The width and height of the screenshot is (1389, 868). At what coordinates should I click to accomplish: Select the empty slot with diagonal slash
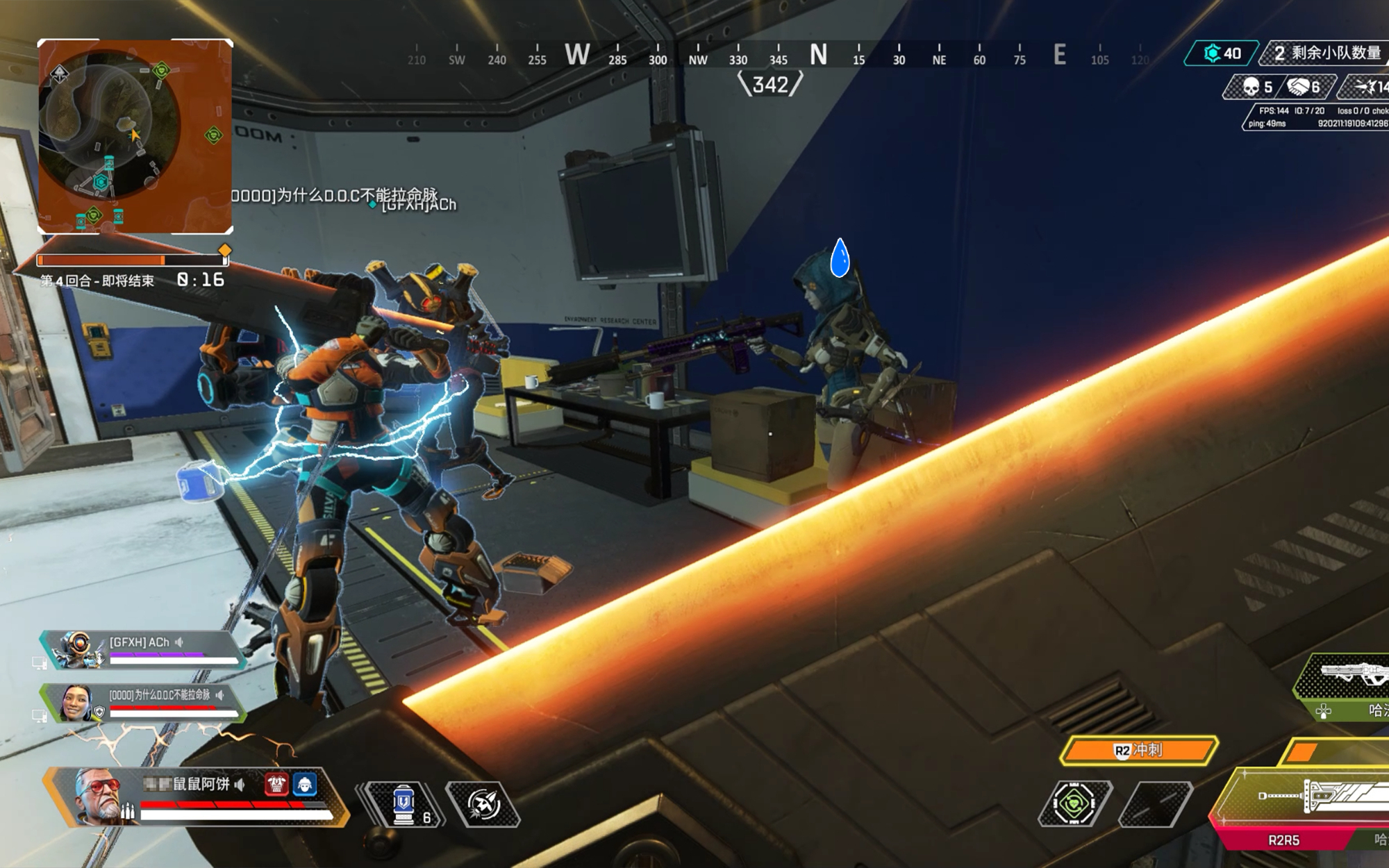coord(1156,804)
